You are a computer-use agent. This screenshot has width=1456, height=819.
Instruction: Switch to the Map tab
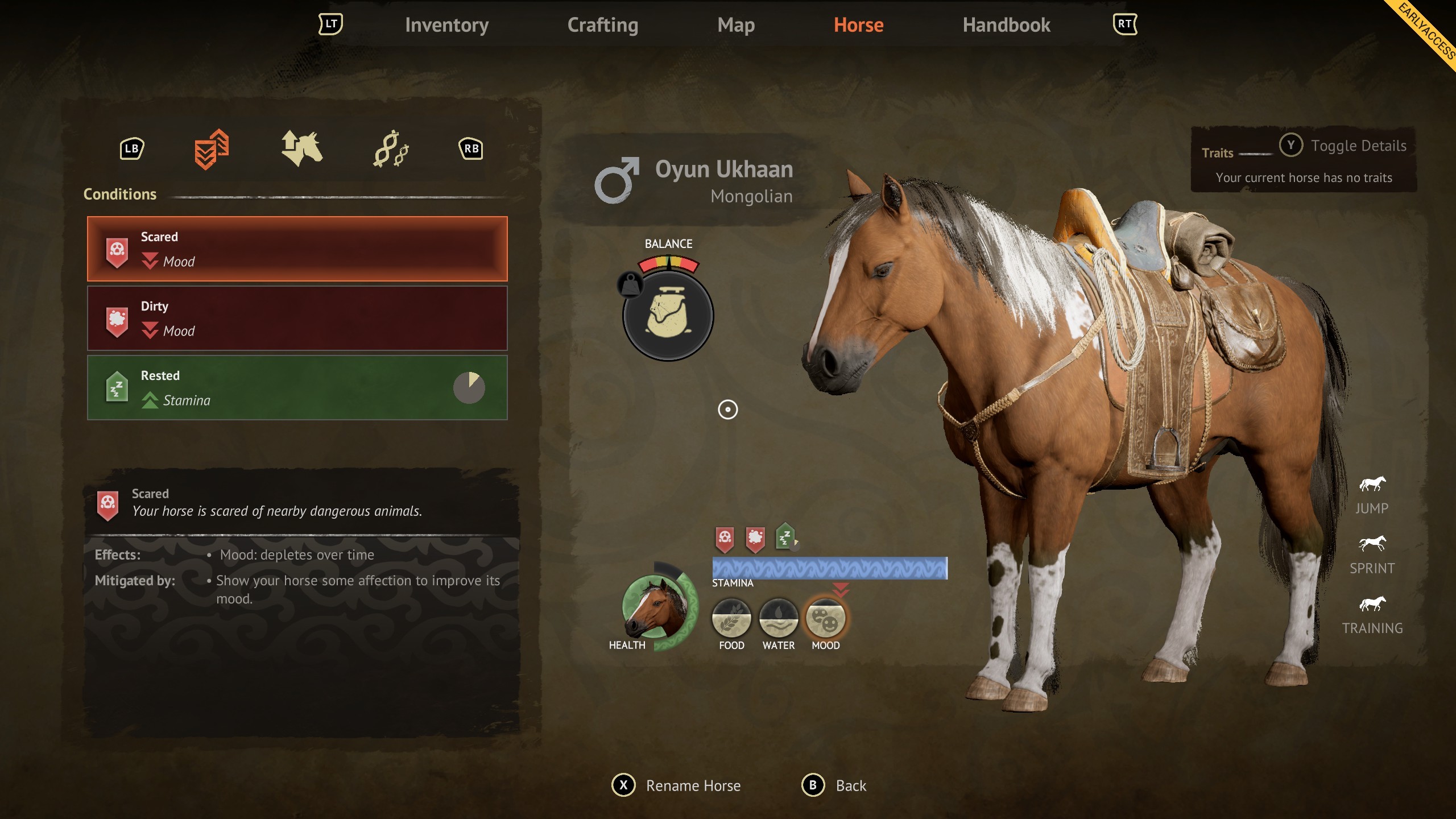coord(737,24)
